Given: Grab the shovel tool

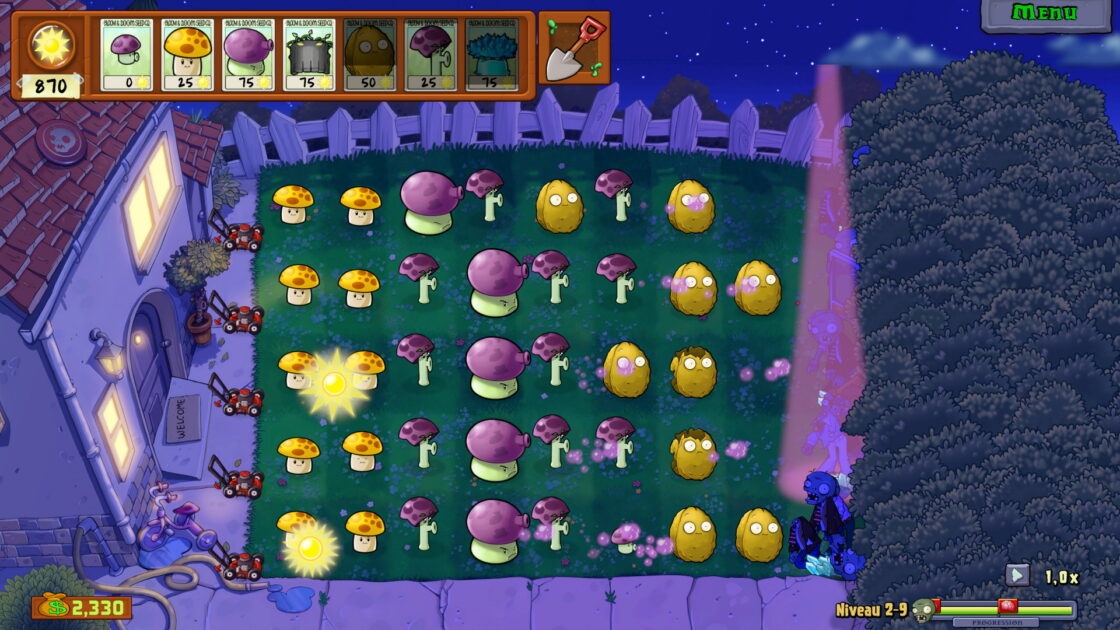Looking at the screenshot, I should (x=574, y=48).
